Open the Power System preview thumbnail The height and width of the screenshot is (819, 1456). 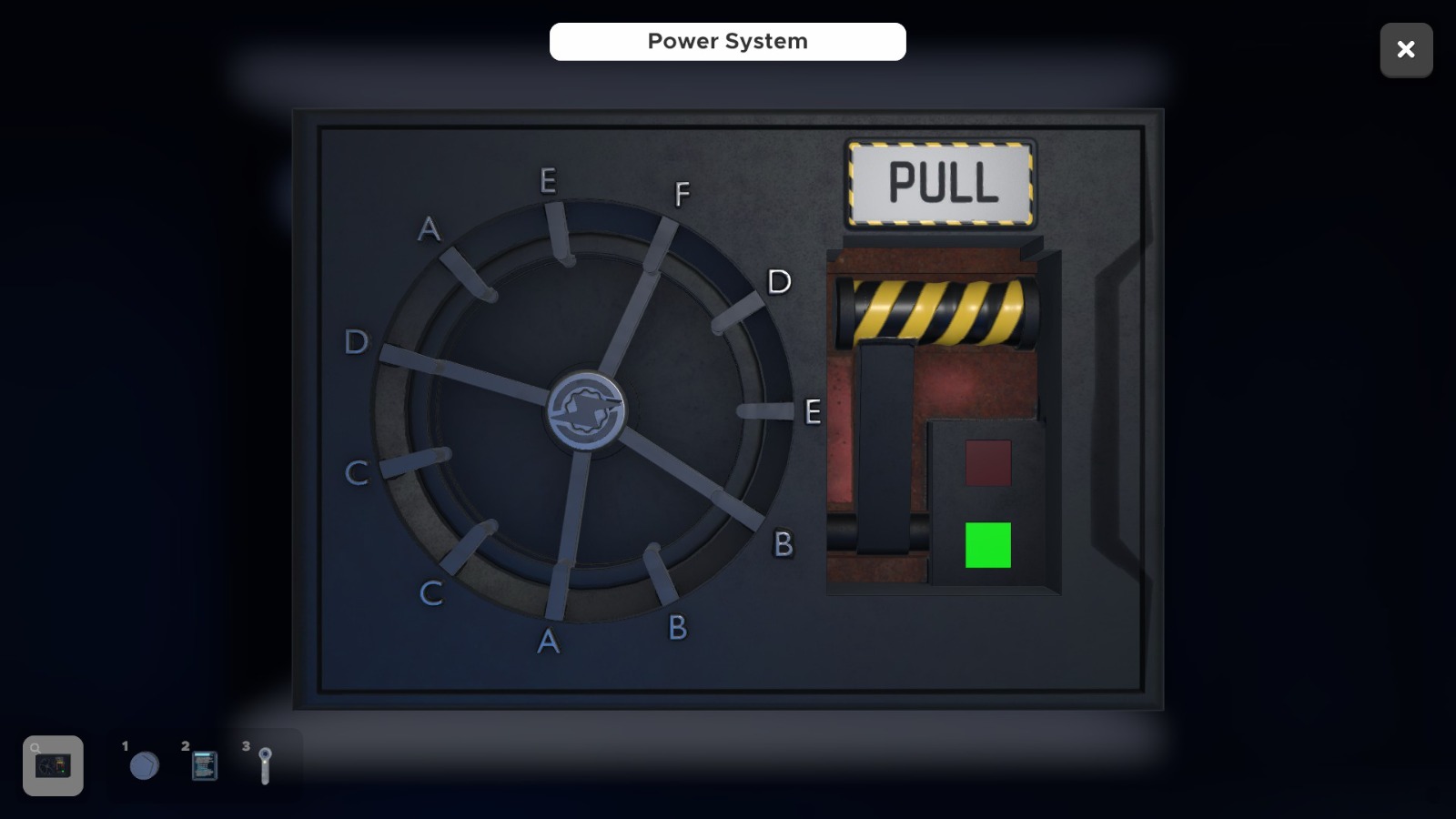52,764
